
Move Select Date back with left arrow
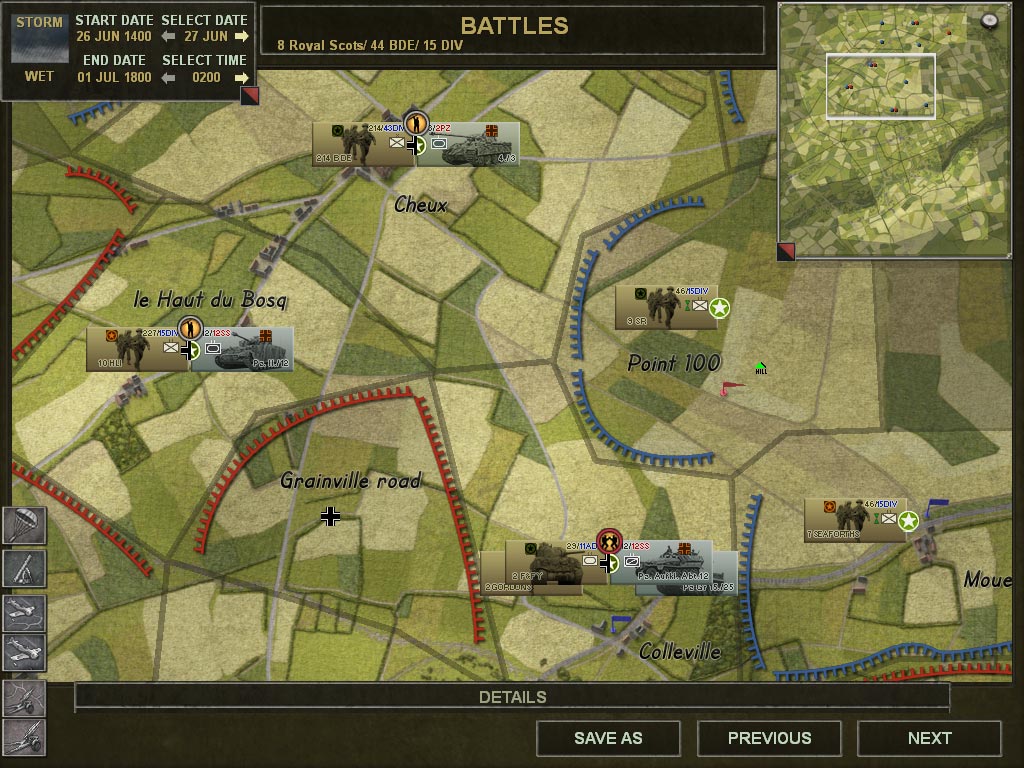[x=169, y=37]
